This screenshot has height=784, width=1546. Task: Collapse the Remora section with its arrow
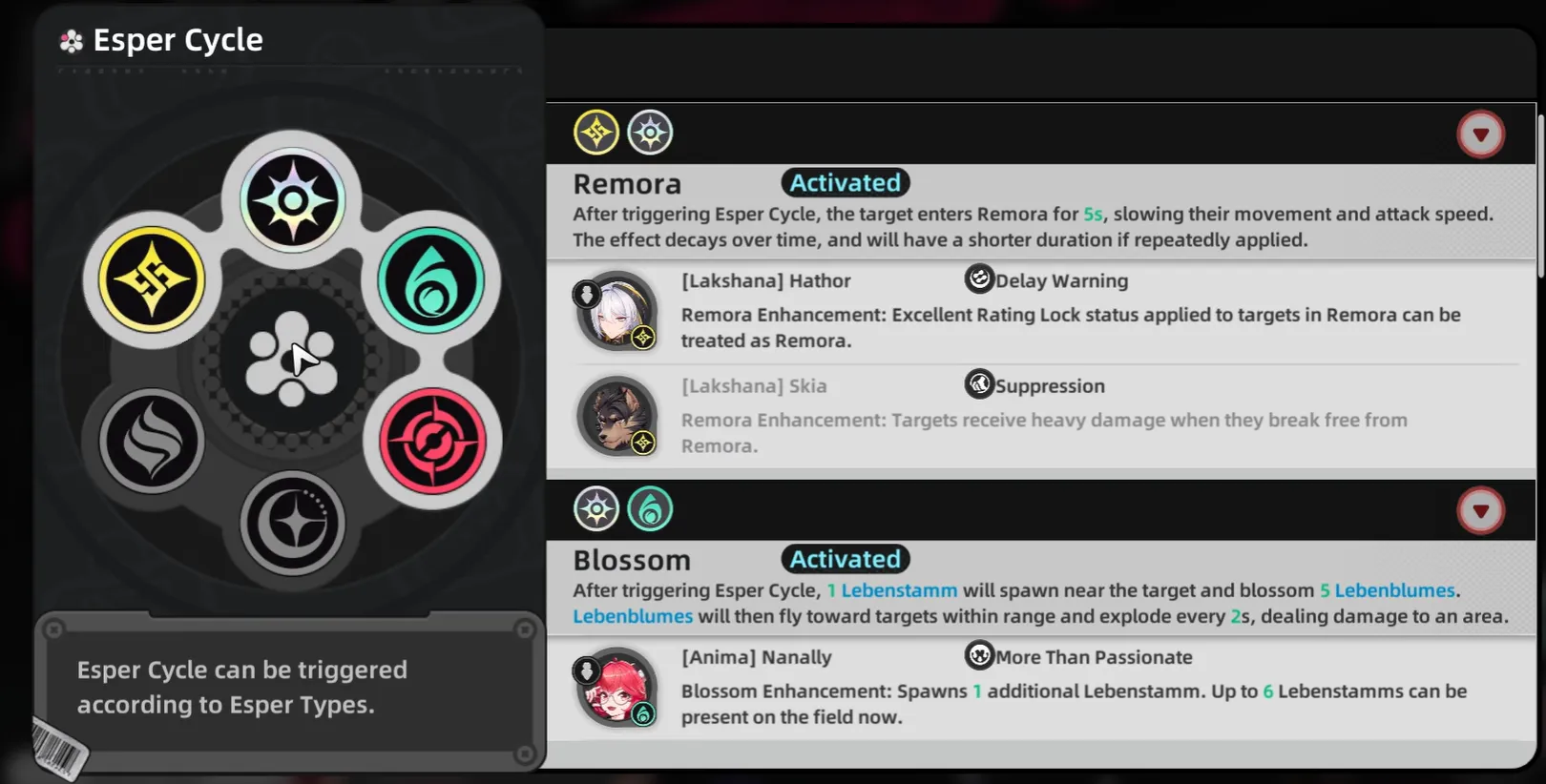pyautogui.click(x=1480, y=134)
